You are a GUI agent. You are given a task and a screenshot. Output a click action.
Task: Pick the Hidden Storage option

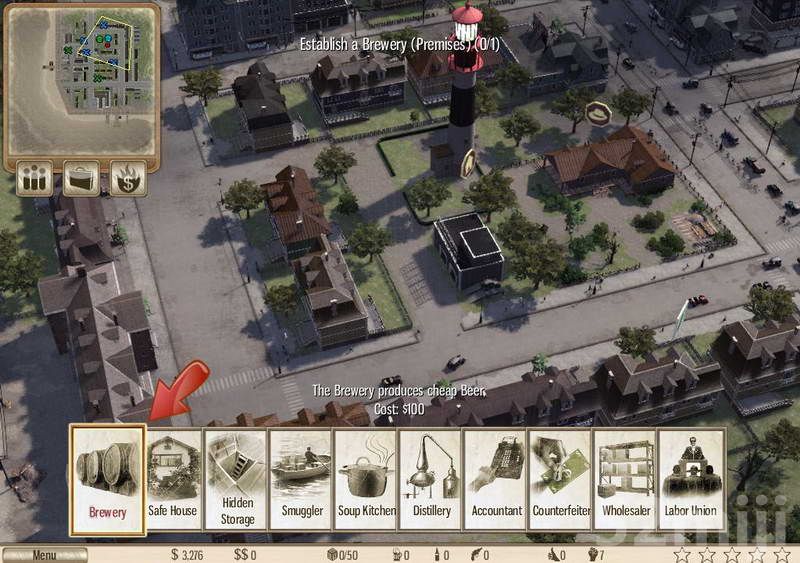coord(237,478)
